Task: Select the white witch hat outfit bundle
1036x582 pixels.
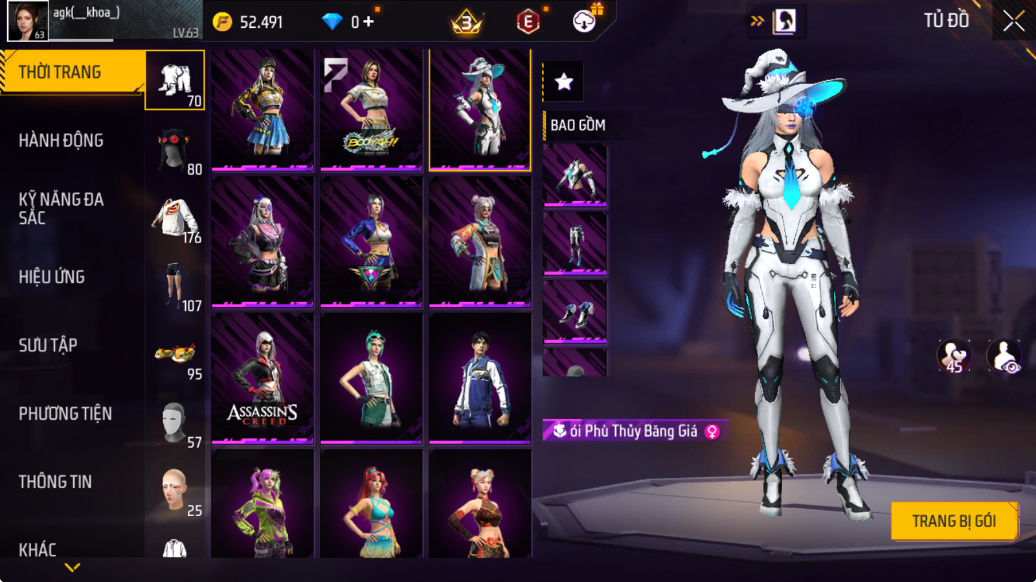Action: pyautogui.click(x=479, y=110)
